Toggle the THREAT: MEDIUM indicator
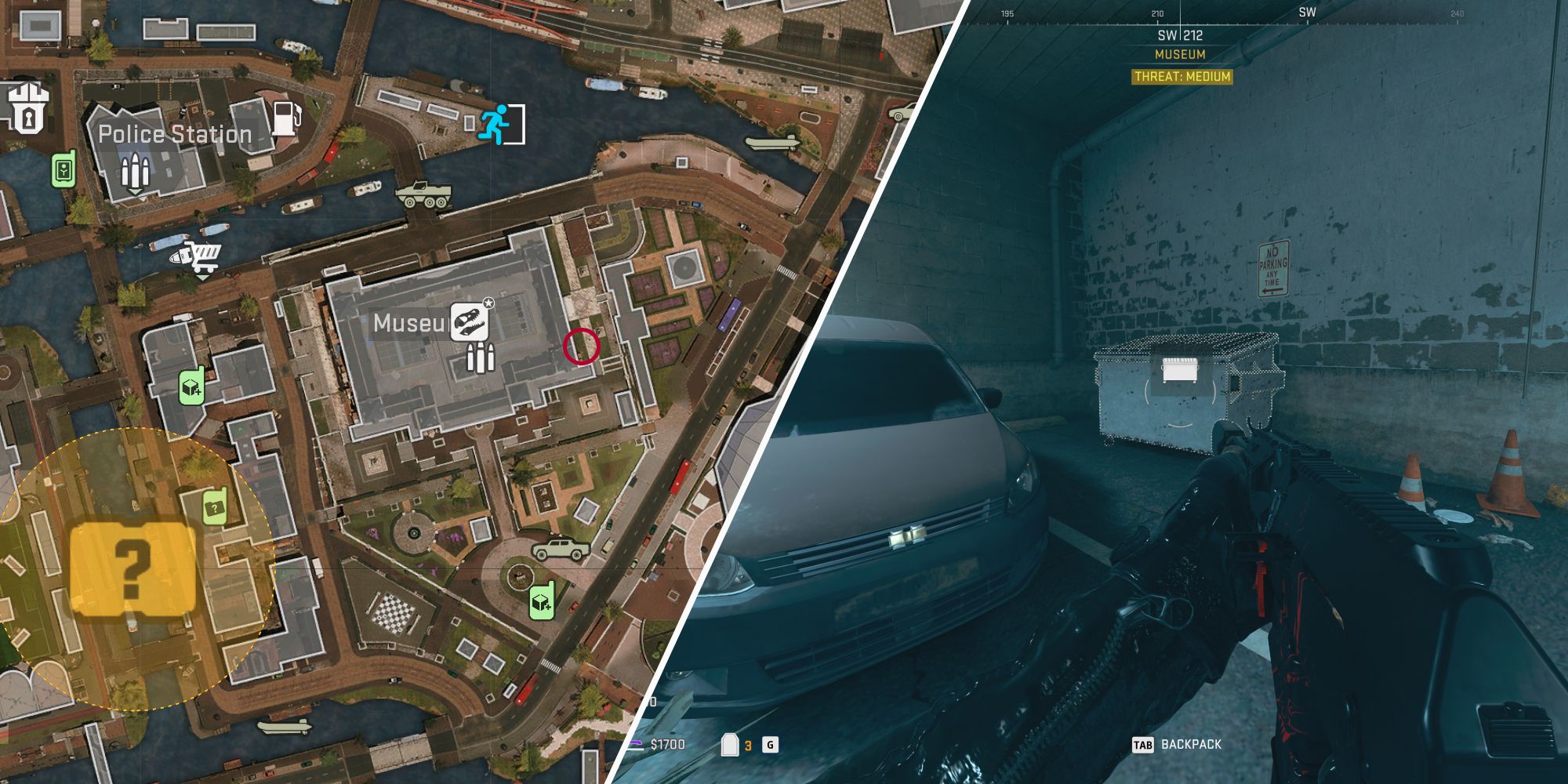This screenshot has height=784, width=1568. (1182, 77)
